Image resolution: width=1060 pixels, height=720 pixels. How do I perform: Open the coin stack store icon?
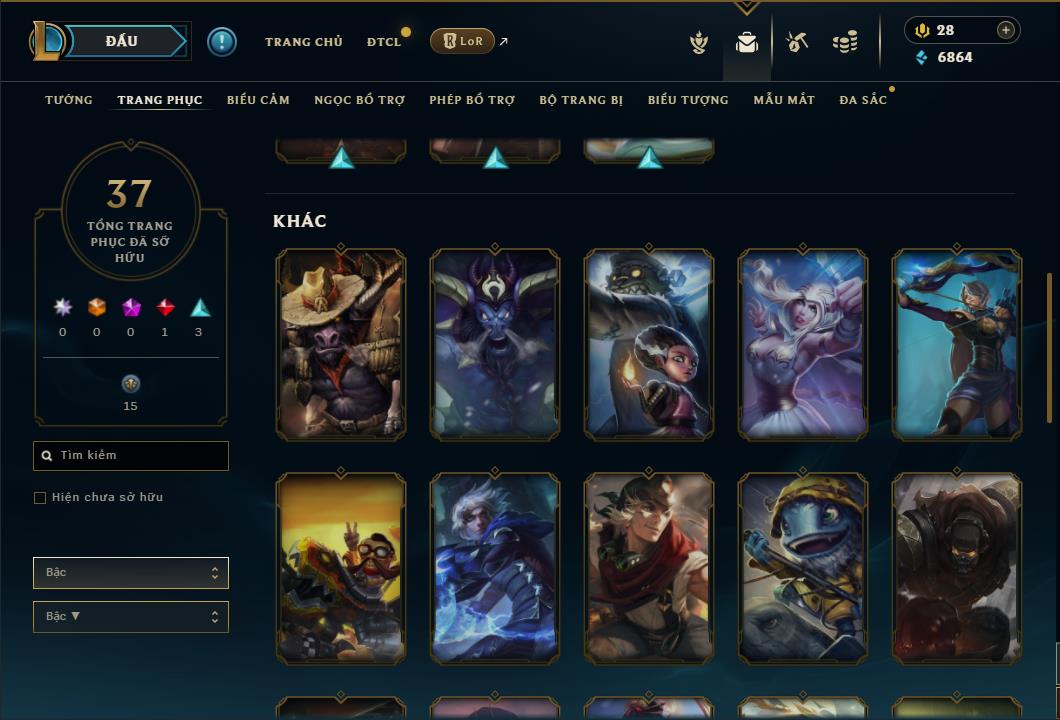845,42
